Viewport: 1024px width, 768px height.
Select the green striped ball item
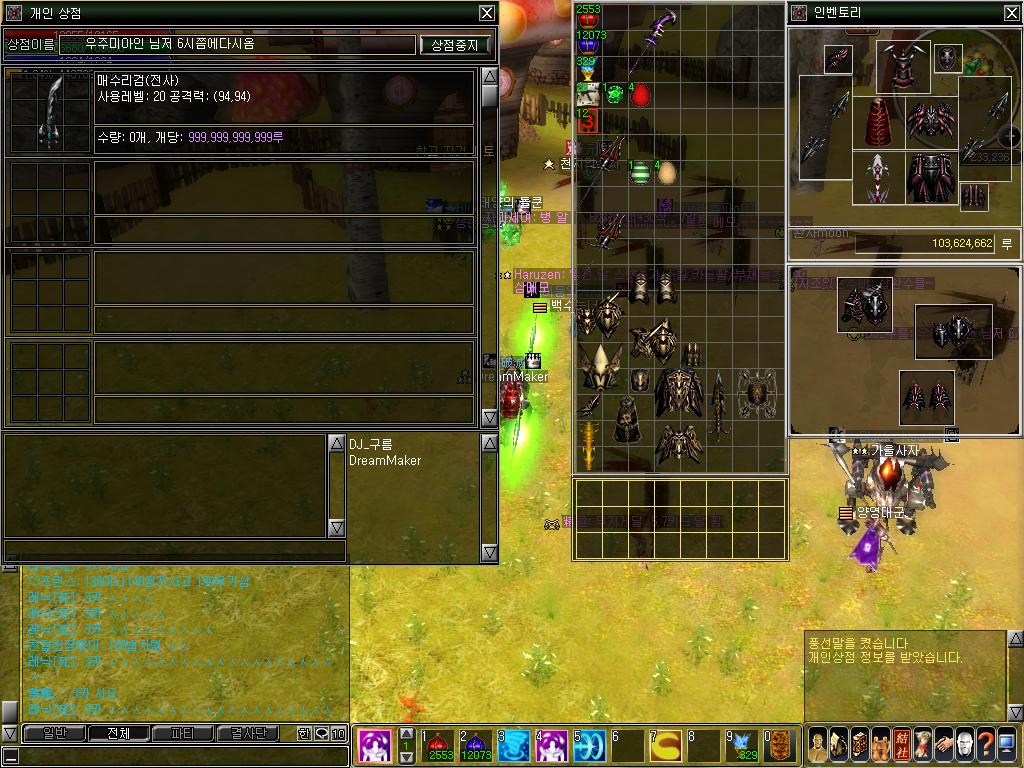coord(640,172)
